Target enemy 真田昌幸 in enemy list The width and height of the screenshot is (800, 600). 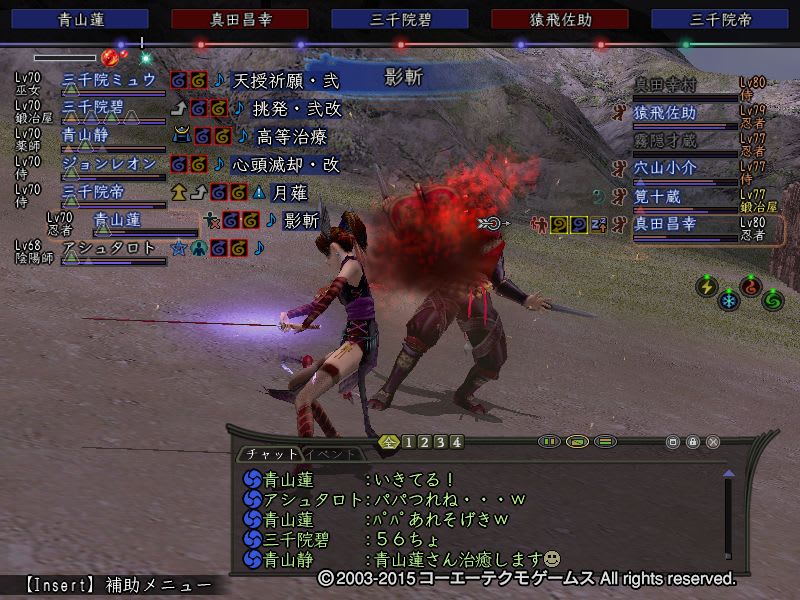pyautogui.click(x=670, y=224)
